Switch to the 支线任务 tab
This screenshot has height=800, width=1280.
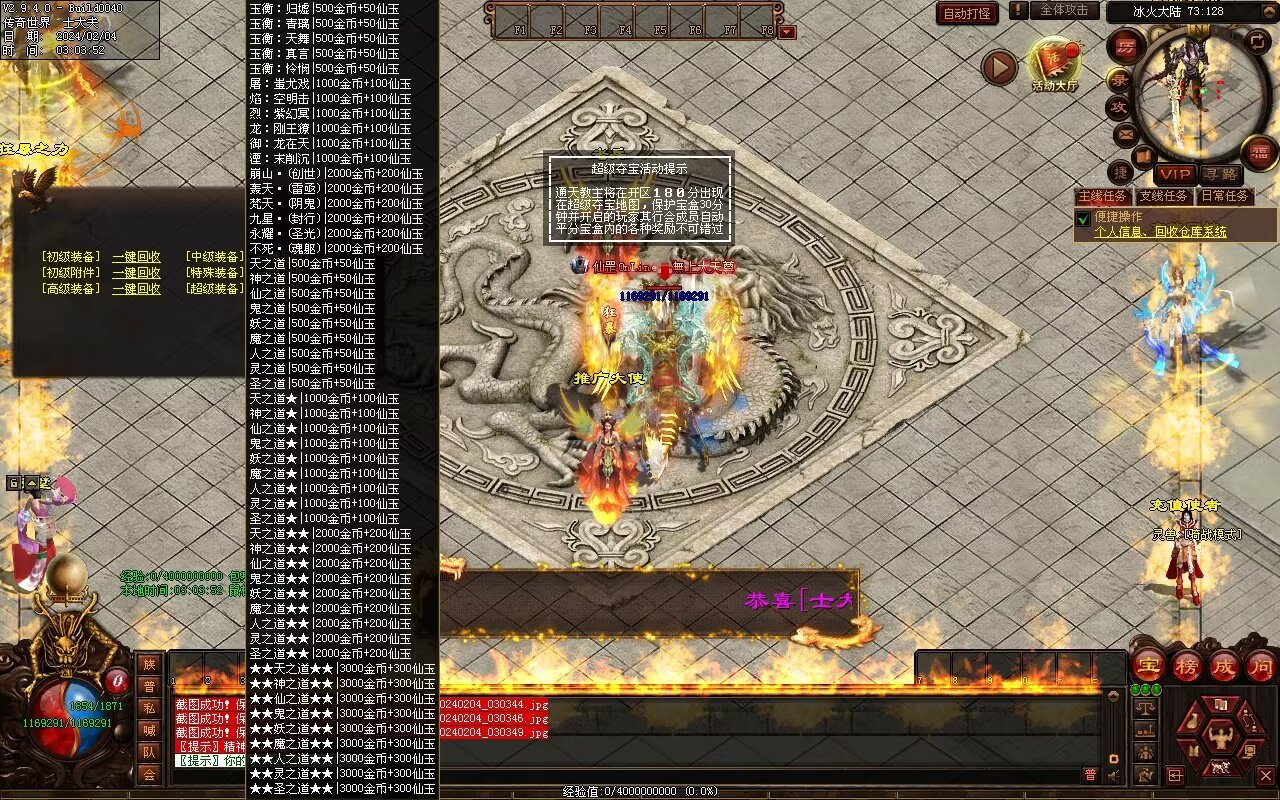click(x=1164, y=196)
